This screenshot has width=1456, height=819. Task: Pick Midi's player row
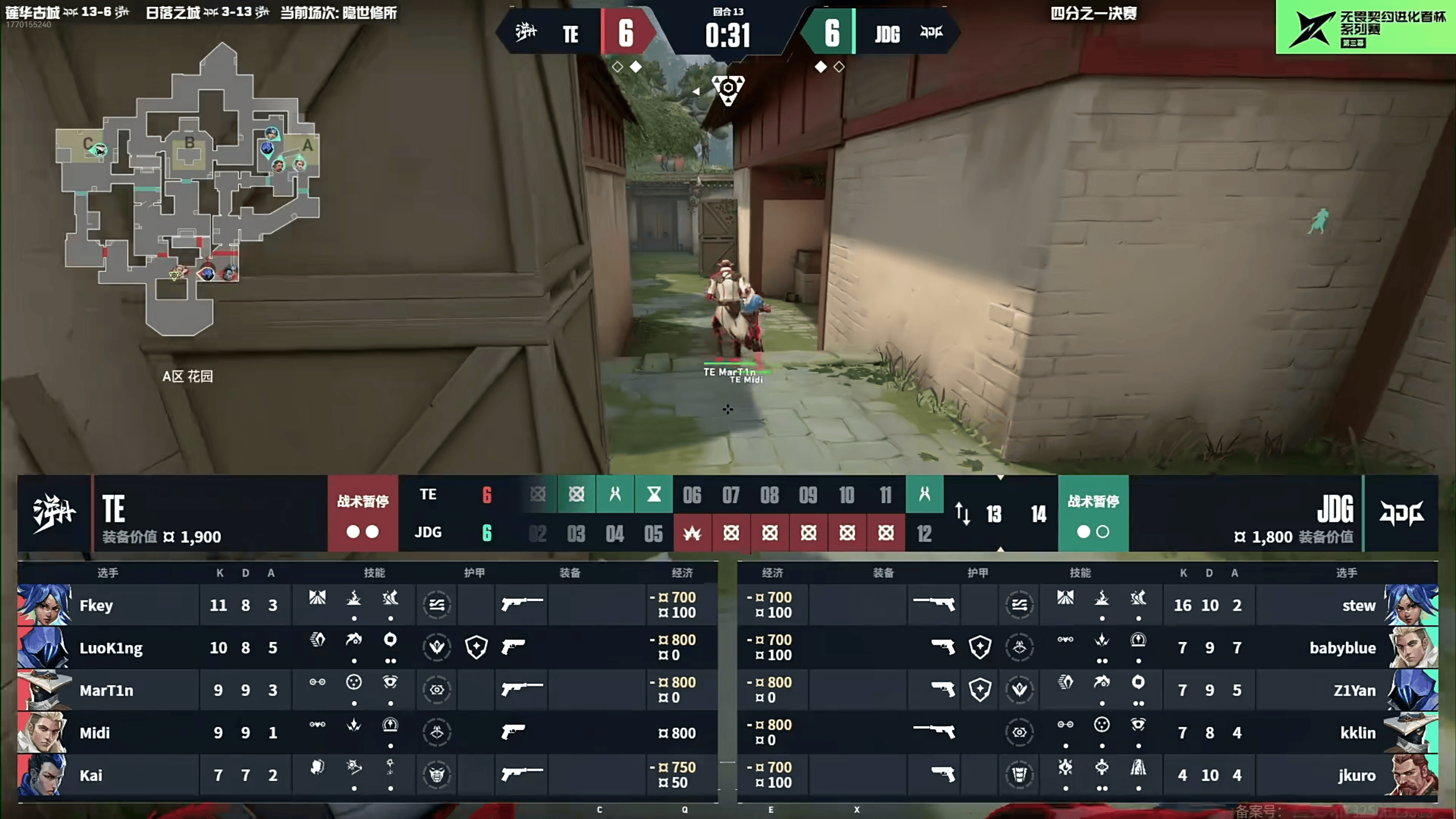coord(367,732)
